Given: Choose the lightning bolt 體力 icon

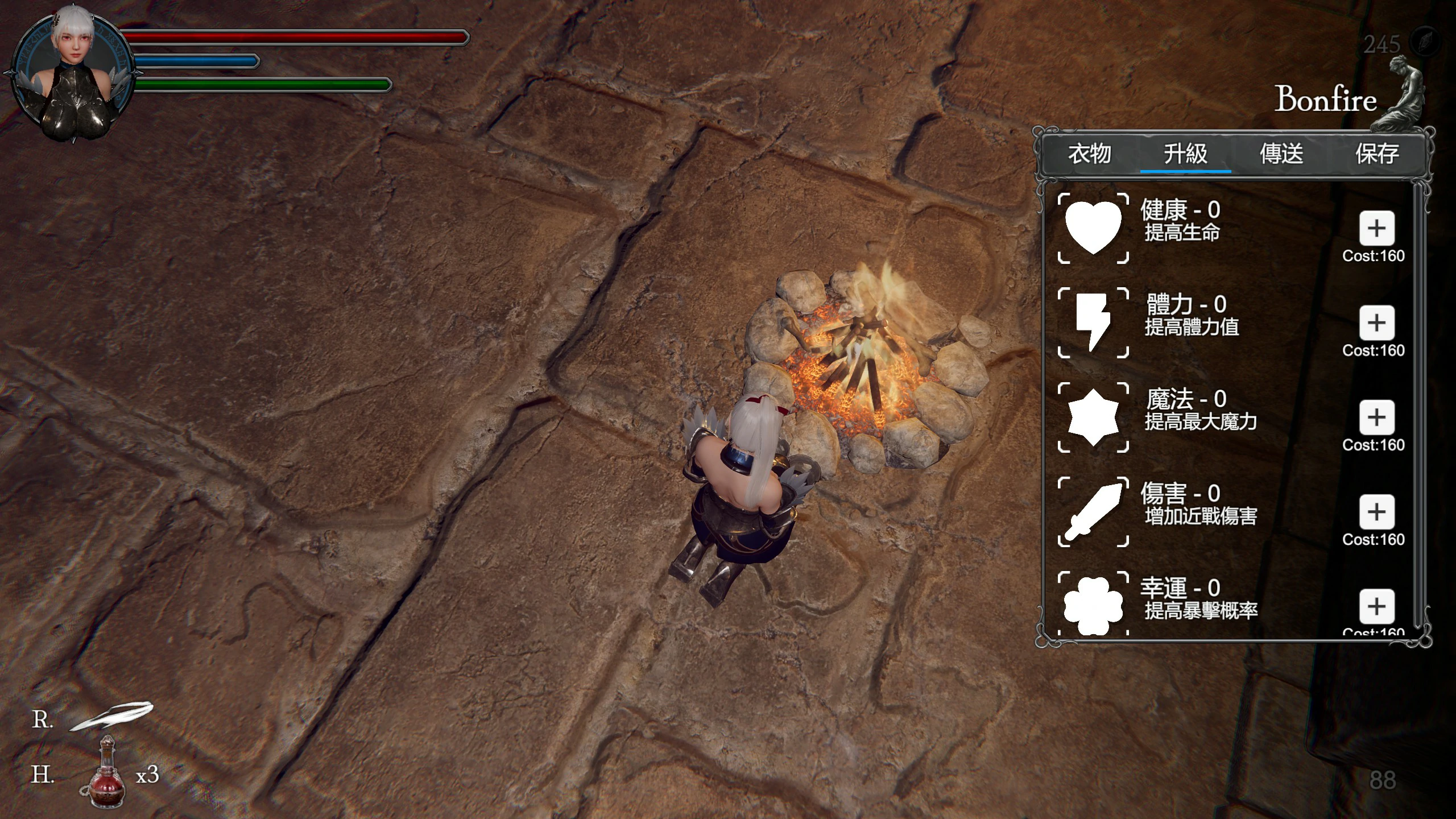Looking at the screenshot, I should 1093,322.
